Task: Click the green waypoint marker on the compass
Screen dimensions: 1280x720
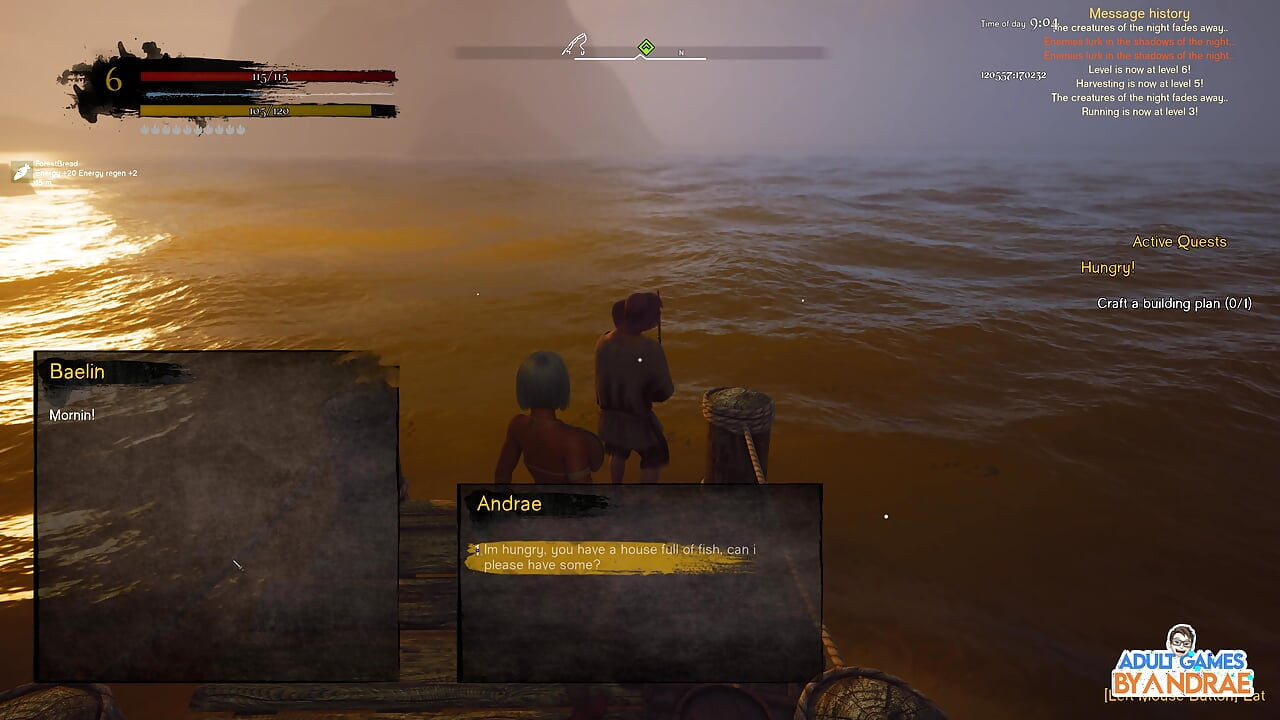Action: pos(647,45)
